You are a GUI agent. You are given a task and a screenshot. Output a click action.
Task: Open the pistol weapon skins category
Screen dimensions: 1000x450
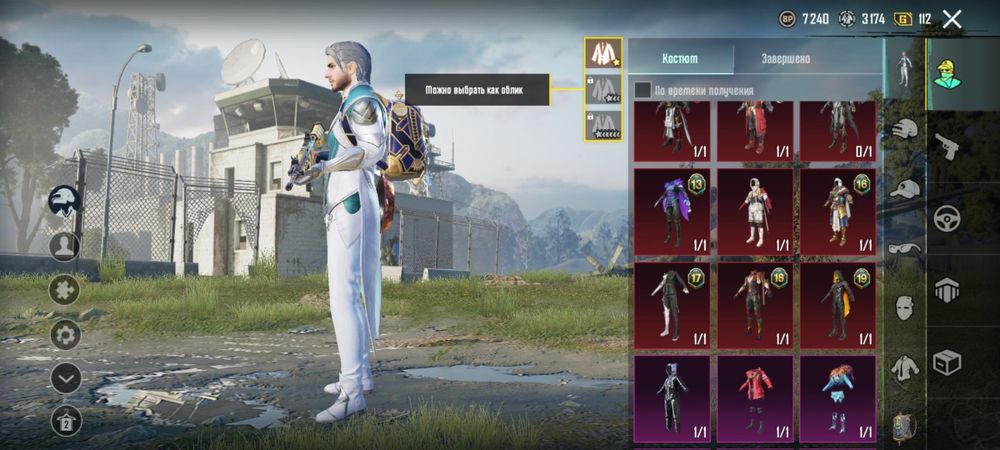(946, 146)
